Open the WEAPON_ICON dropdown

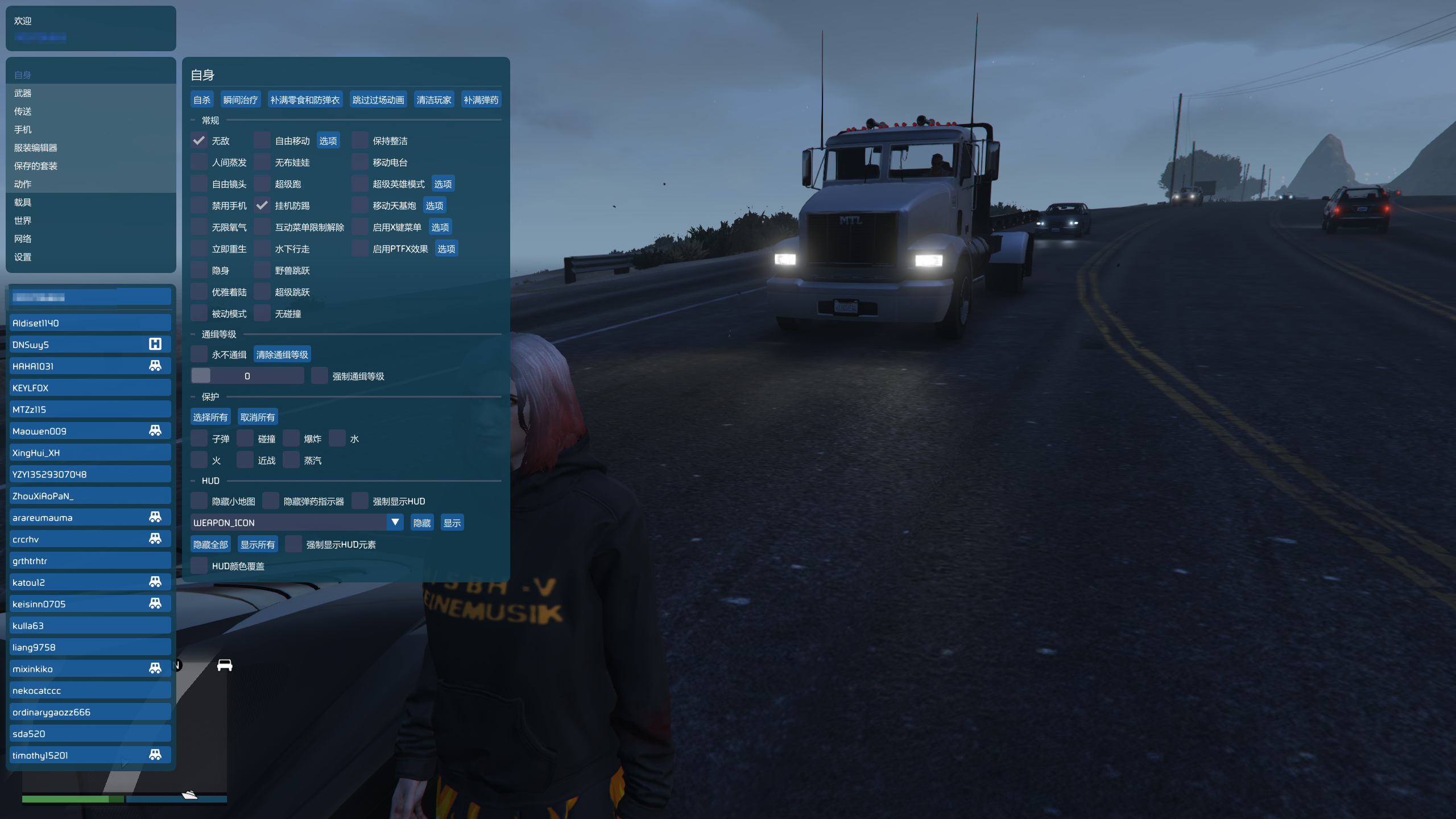(x=394, y=522)
